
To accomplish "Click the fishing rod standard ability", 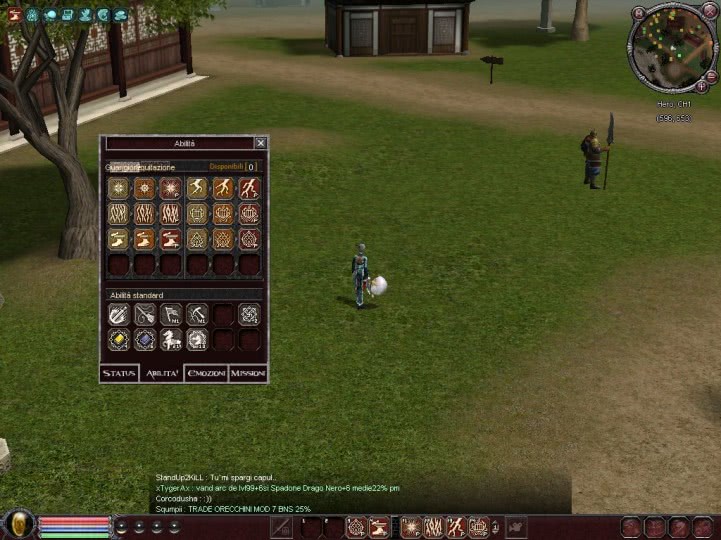I will tap(145, 315).
